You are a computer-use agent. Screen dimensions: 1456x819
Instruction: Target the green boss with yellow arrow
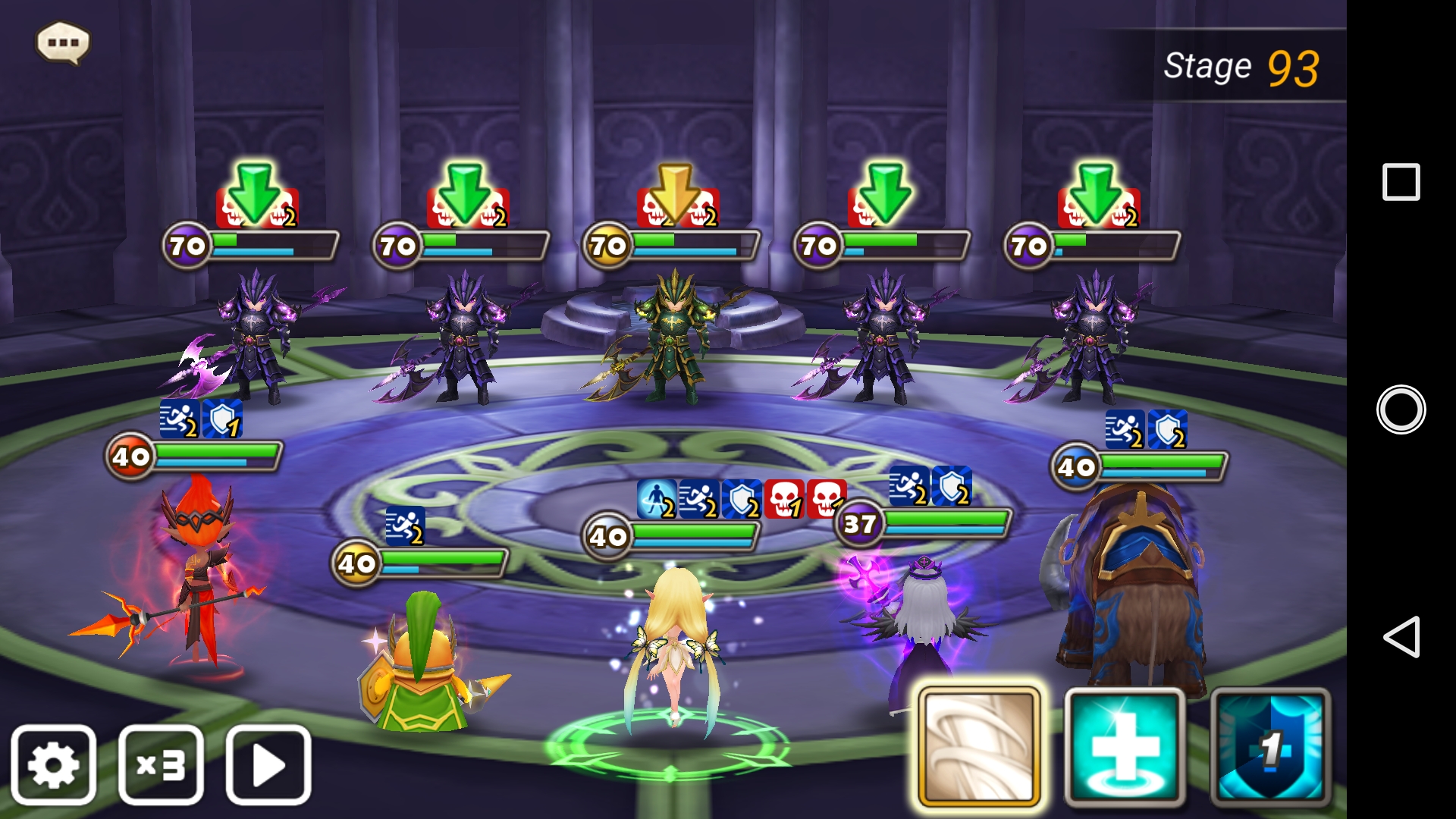click(673, 334)
